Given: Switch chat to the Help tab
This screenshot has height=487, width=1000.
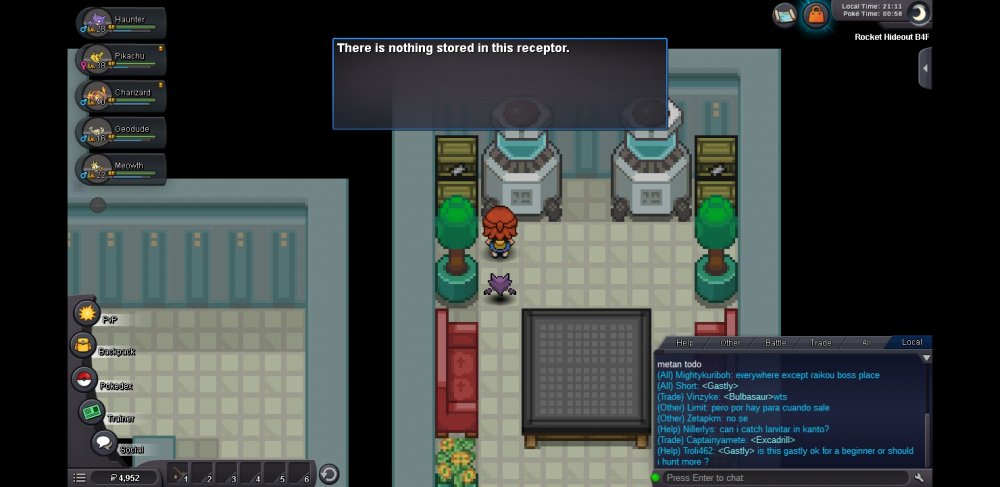Looking at the screenshot, I should coord(685,342).
